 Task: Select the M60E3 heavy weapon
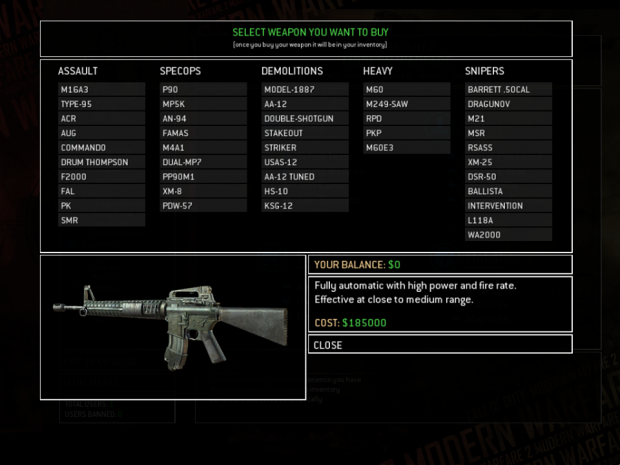click(x=407, y=147)
